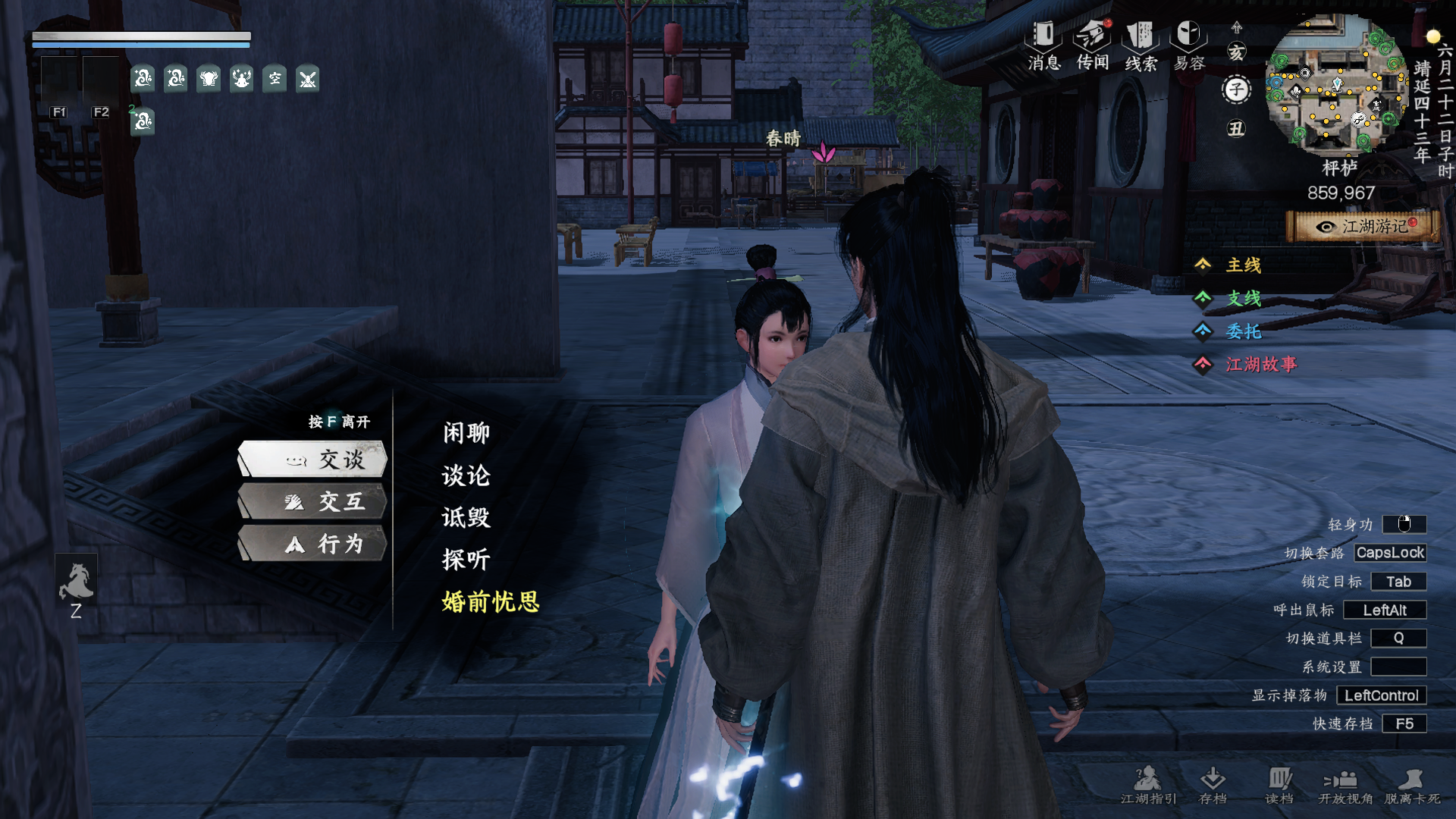The width and height of the screenshot is (1456, 819).
Task: Select the 诋毁 slander option
Action: click(466, 518)
